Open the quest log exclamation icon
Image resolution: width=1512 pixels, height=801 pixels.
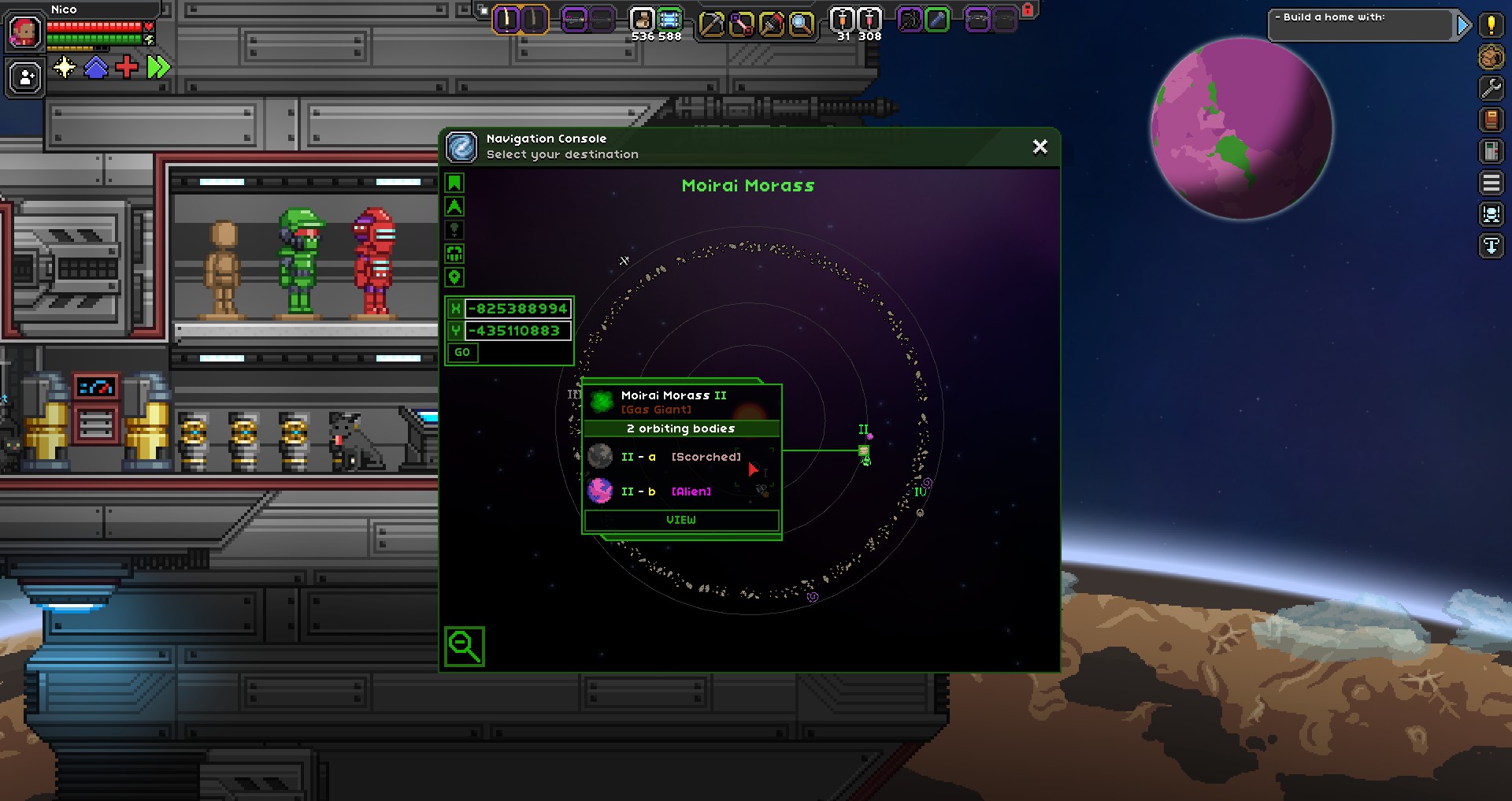(1491, 25)
